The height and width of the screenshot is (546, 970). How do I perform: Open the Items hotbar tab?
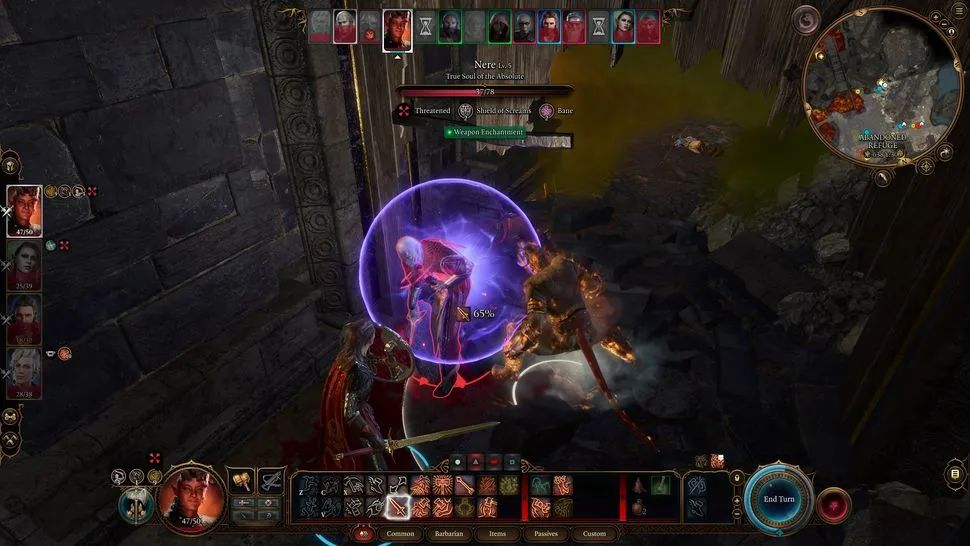tap(498, 533)
